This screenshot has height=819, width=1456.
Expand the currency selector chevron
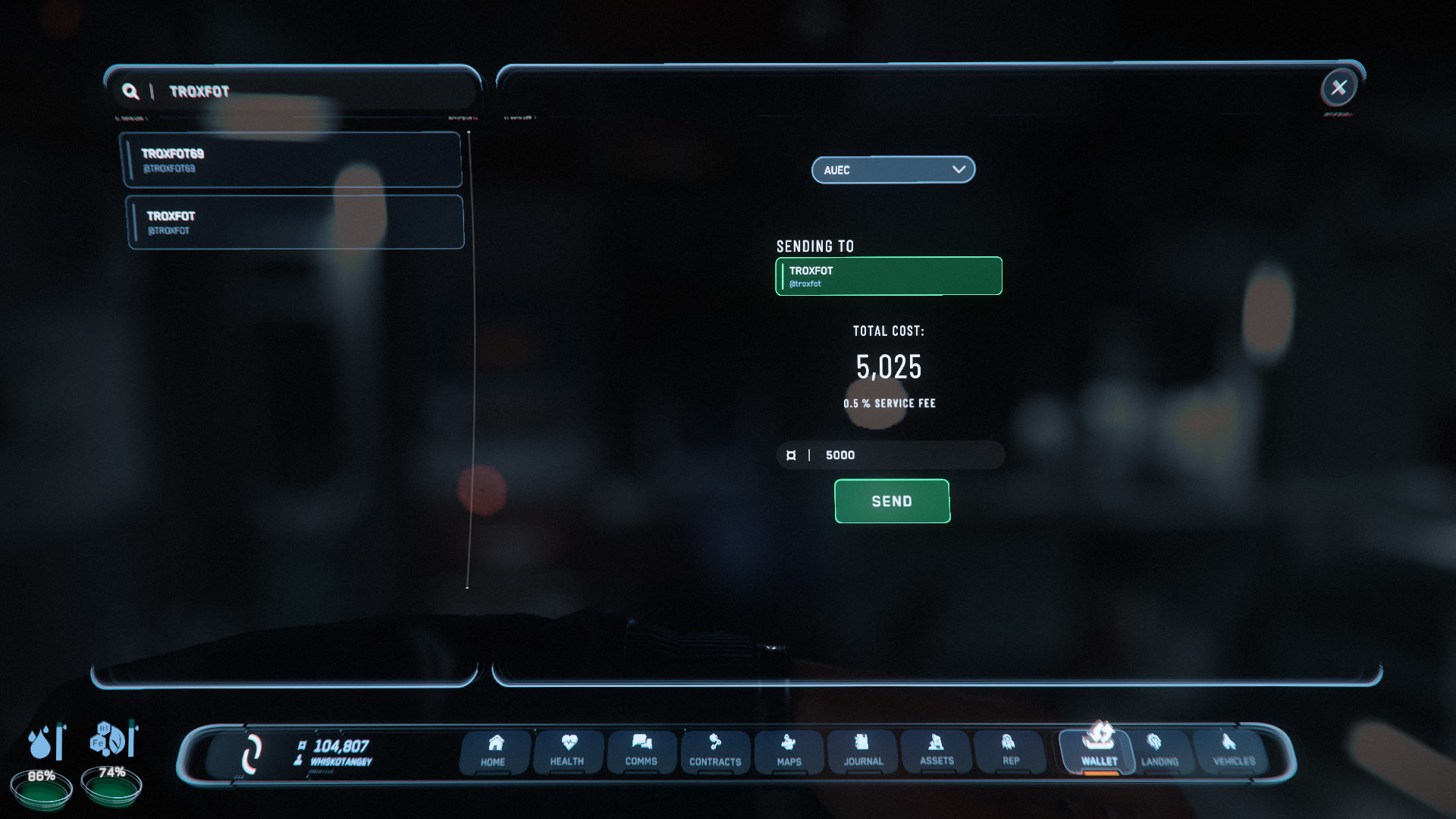pos(958,169)
